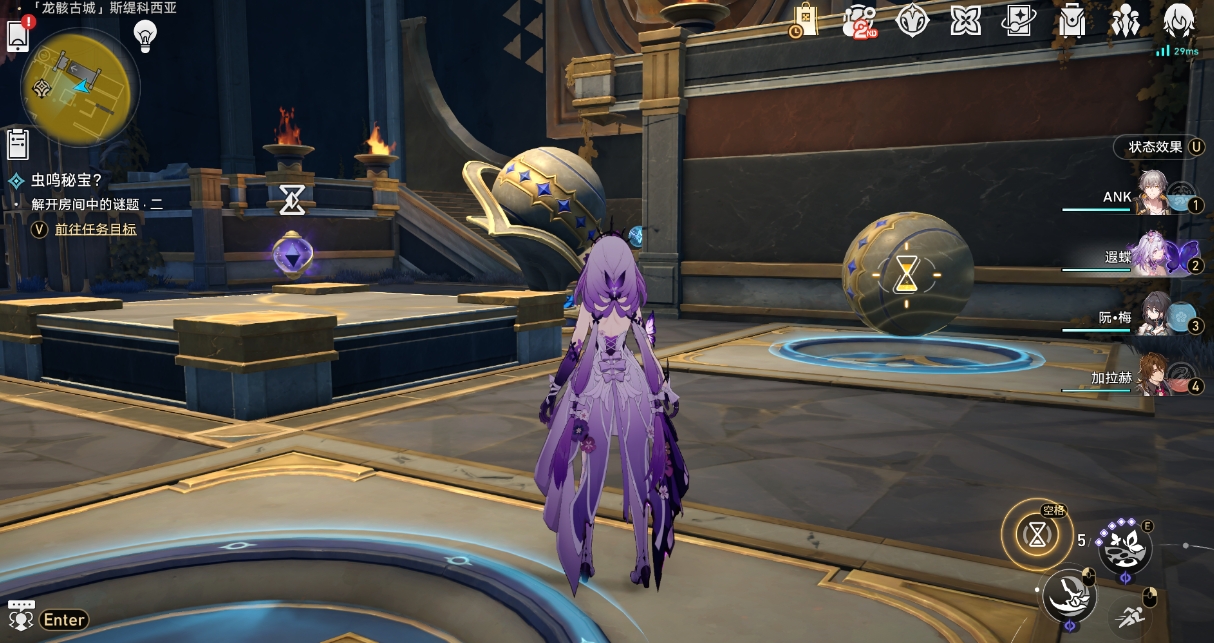Switch to party member 阮•梅
Image resolution: width=1214 pixels, height=643 pixels.
[1152, 318]
